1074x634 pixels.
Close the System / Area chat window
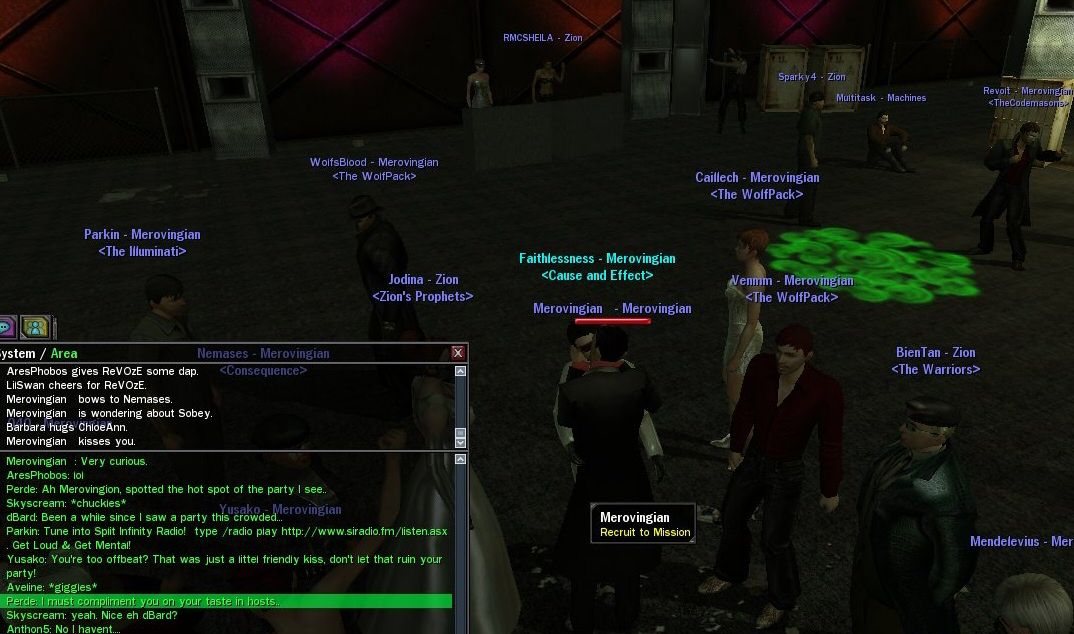[458, 353]
